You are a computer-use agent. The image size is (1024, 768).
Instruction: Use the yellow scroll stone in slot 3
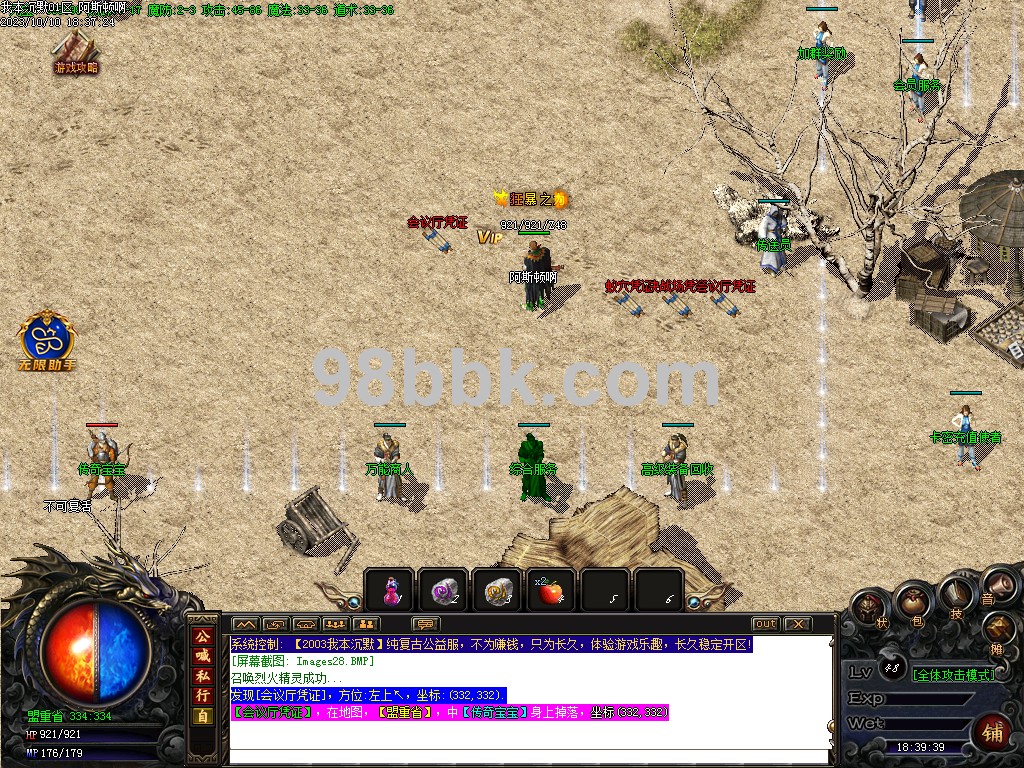496,591
